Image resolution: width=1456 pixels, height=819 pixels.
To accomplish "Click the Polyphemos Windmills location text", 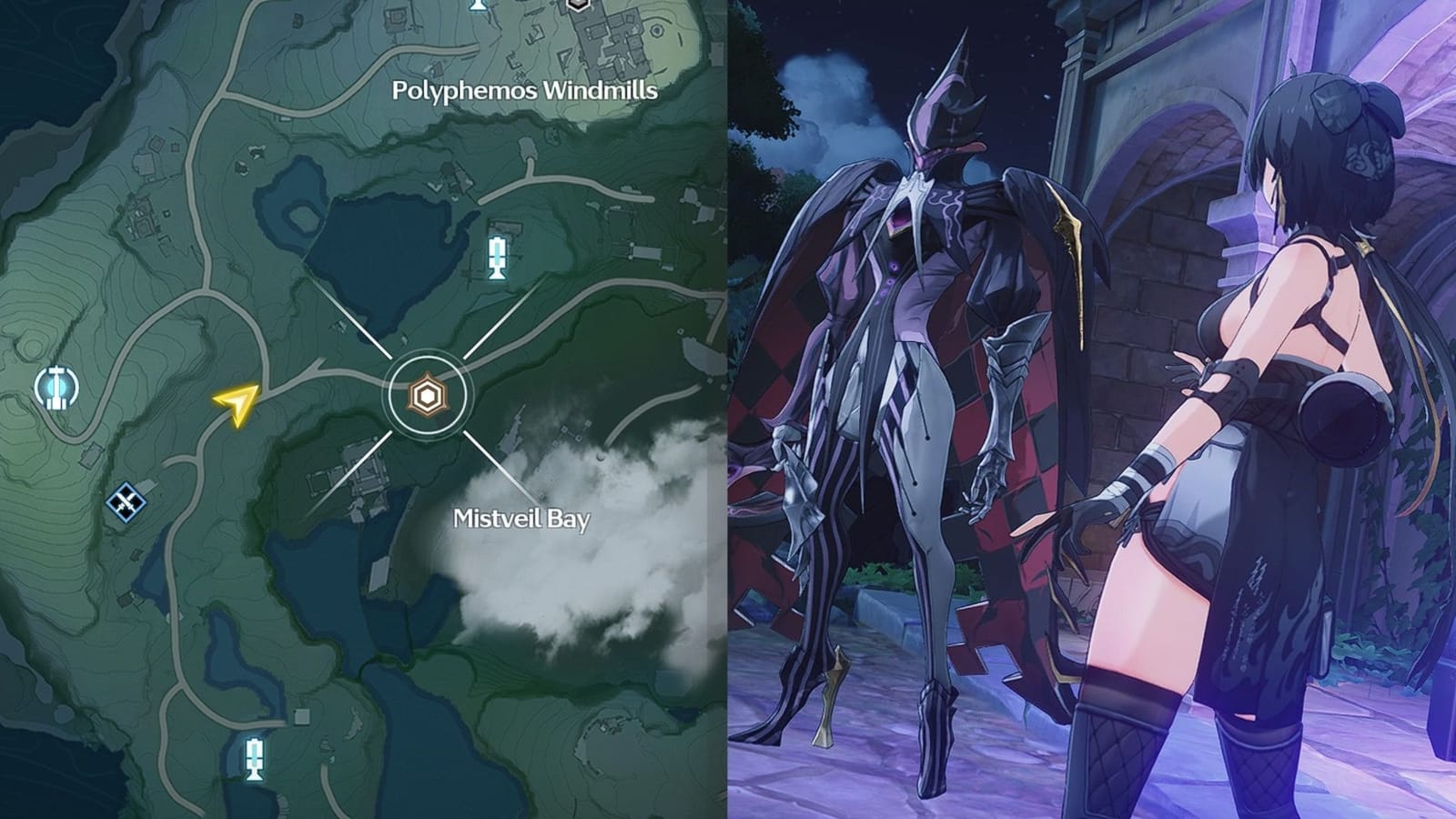I will tap(526, 90).
